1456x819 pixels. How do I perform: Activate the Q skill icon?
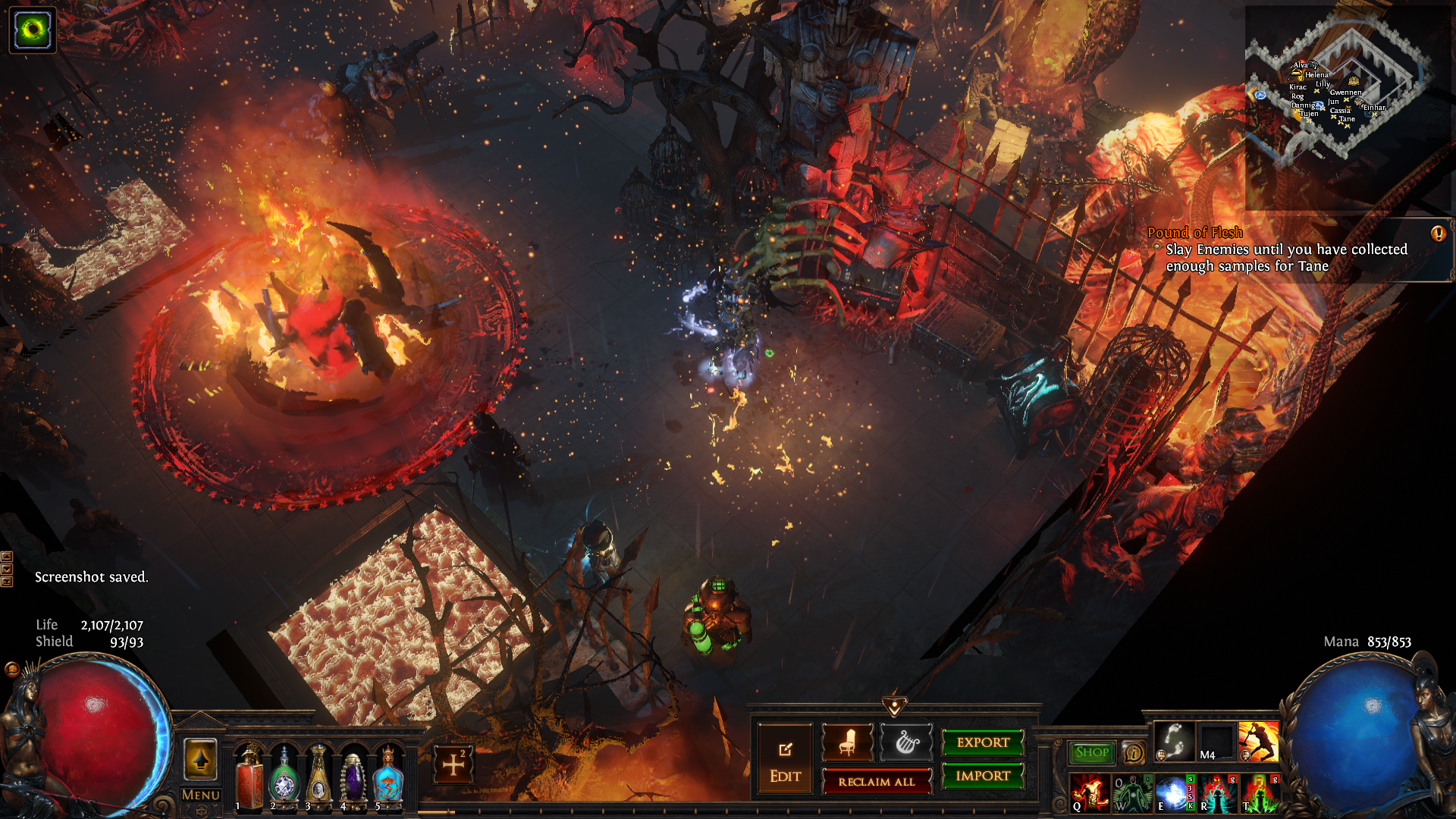point(1089,793)
